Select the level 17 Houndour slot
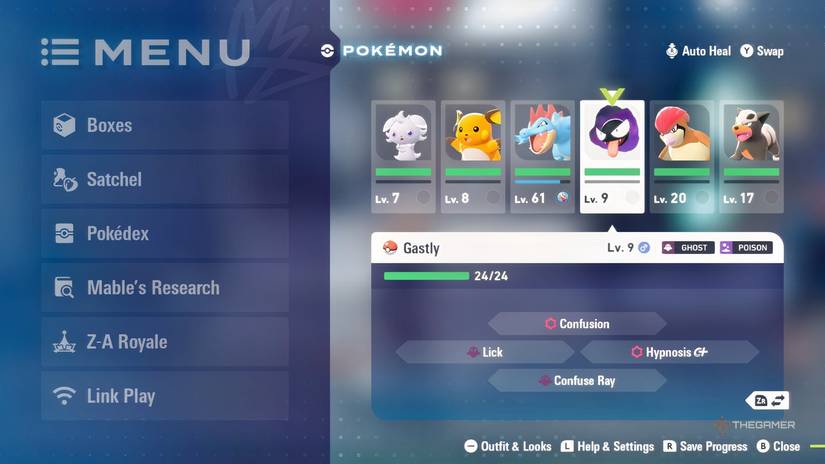 point(751,156)
